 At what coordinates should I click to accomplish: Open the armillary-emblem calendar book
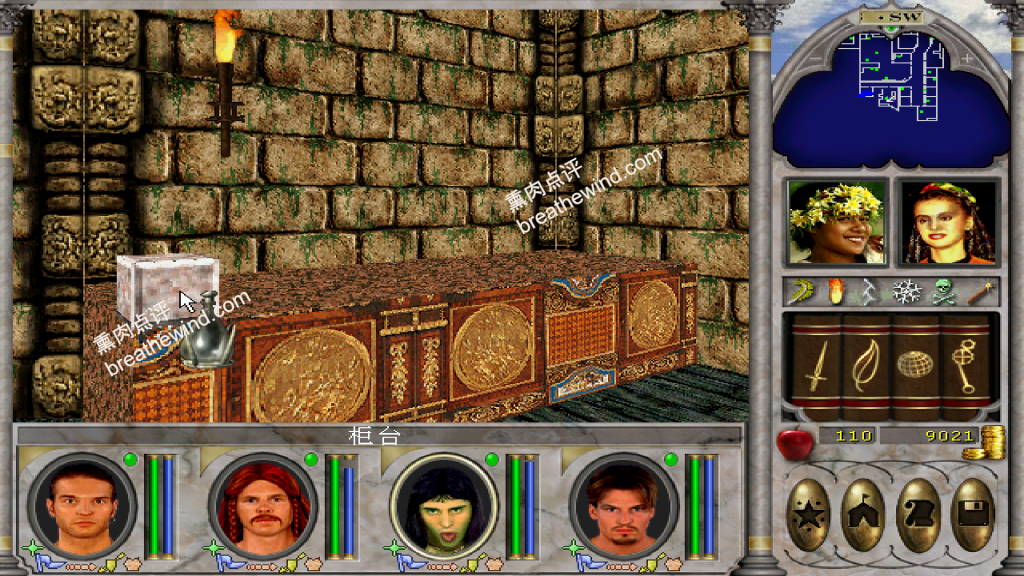(964, 366)
